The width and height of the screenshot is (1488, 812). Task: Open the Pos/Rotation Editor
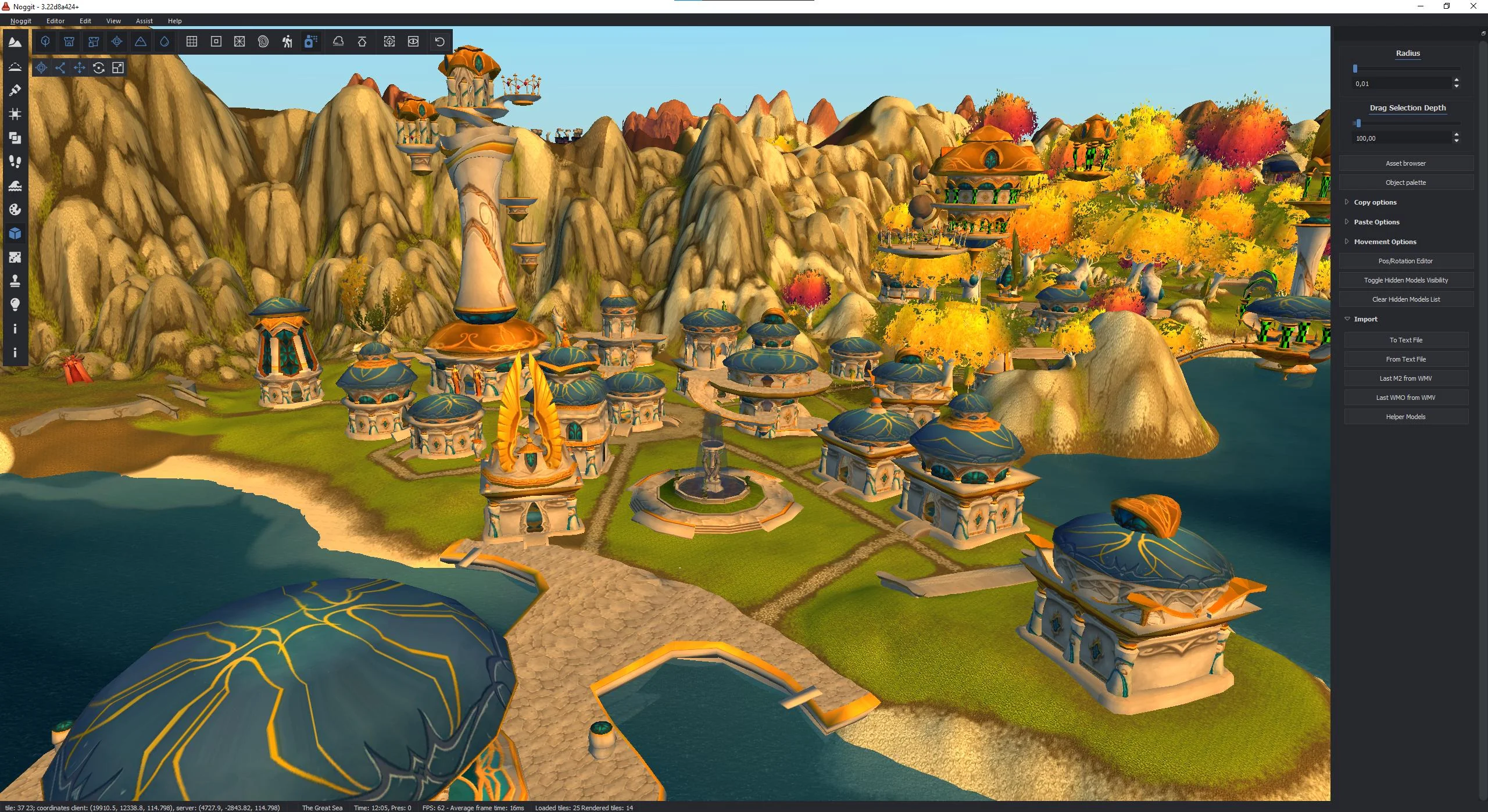(x=1405, y=261)
